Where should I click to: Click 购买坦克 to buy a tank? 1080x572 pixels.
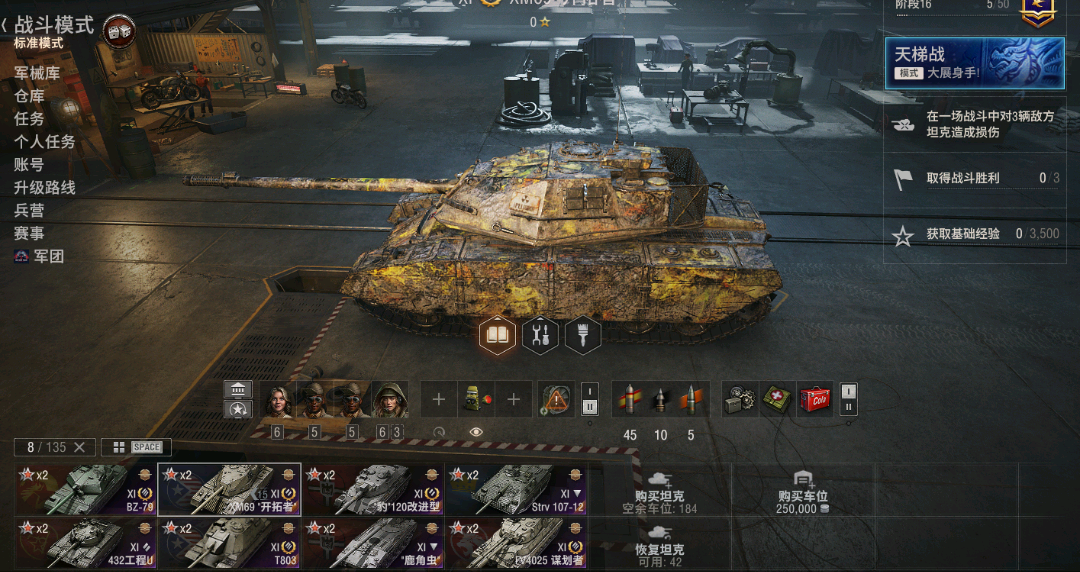tap(659, 495)
